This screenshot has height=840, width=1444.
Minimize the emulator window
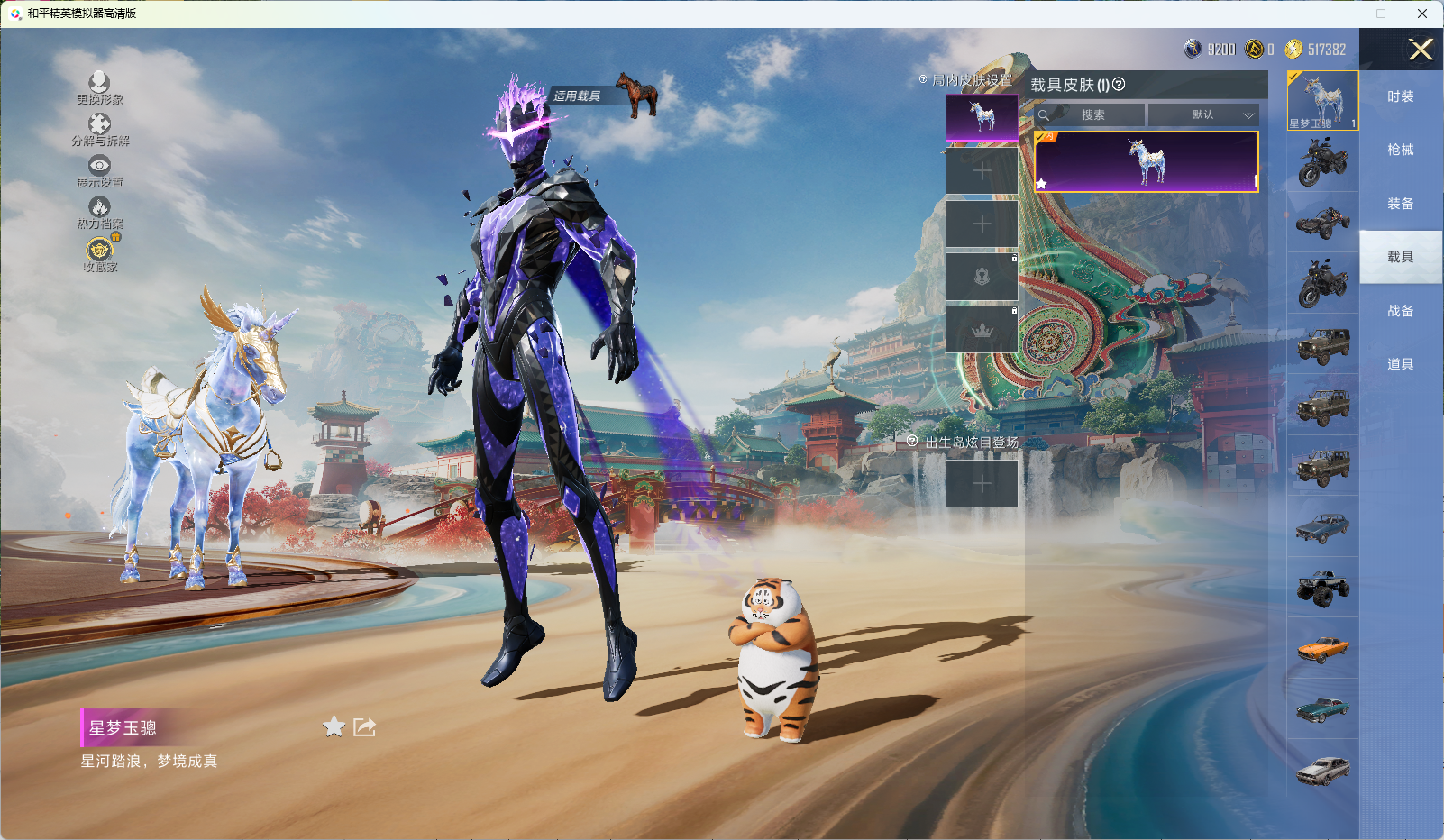pos(1340,14)
